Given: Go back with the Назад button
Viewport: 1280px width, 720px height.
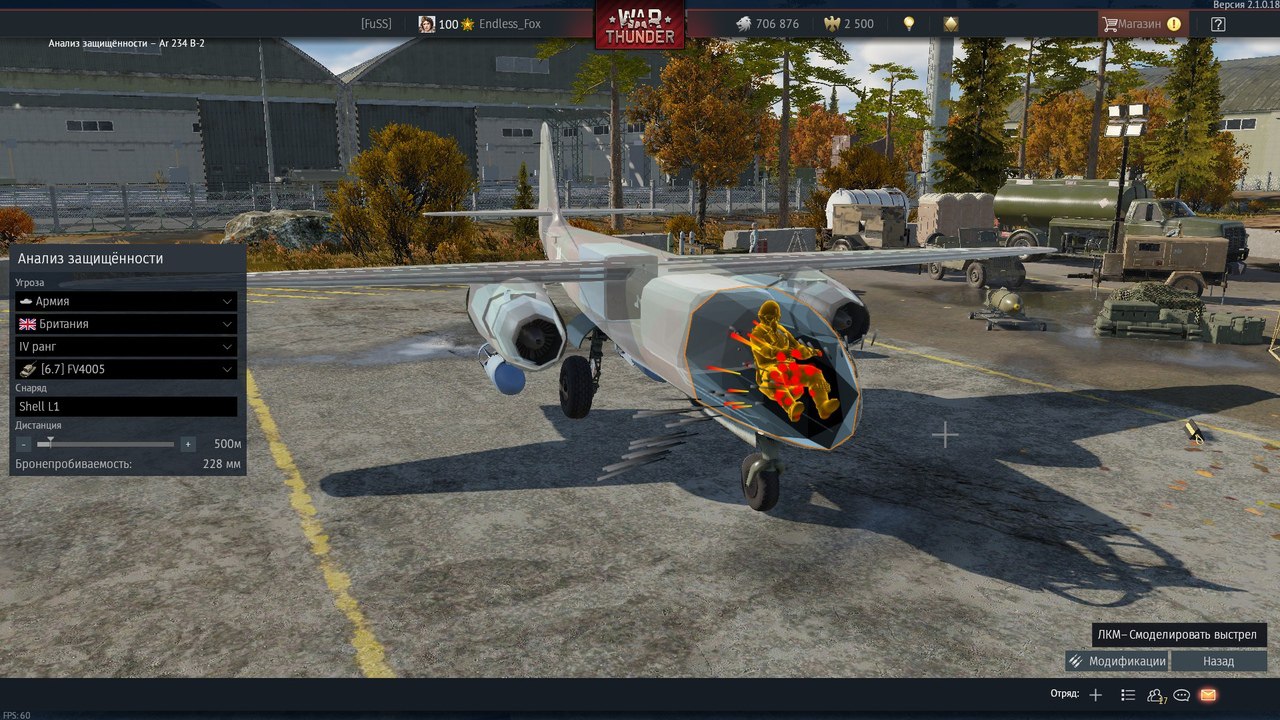Looking at the screenshot, I should [x=1218, y=661].
